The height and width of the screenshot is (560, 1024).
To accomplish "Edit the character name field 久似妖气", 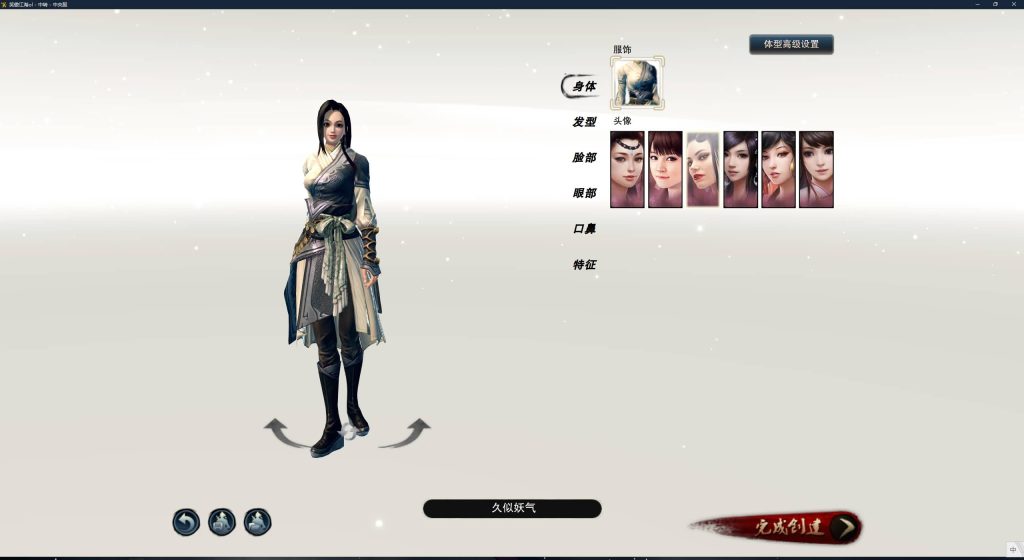I will tap(512, 508).
